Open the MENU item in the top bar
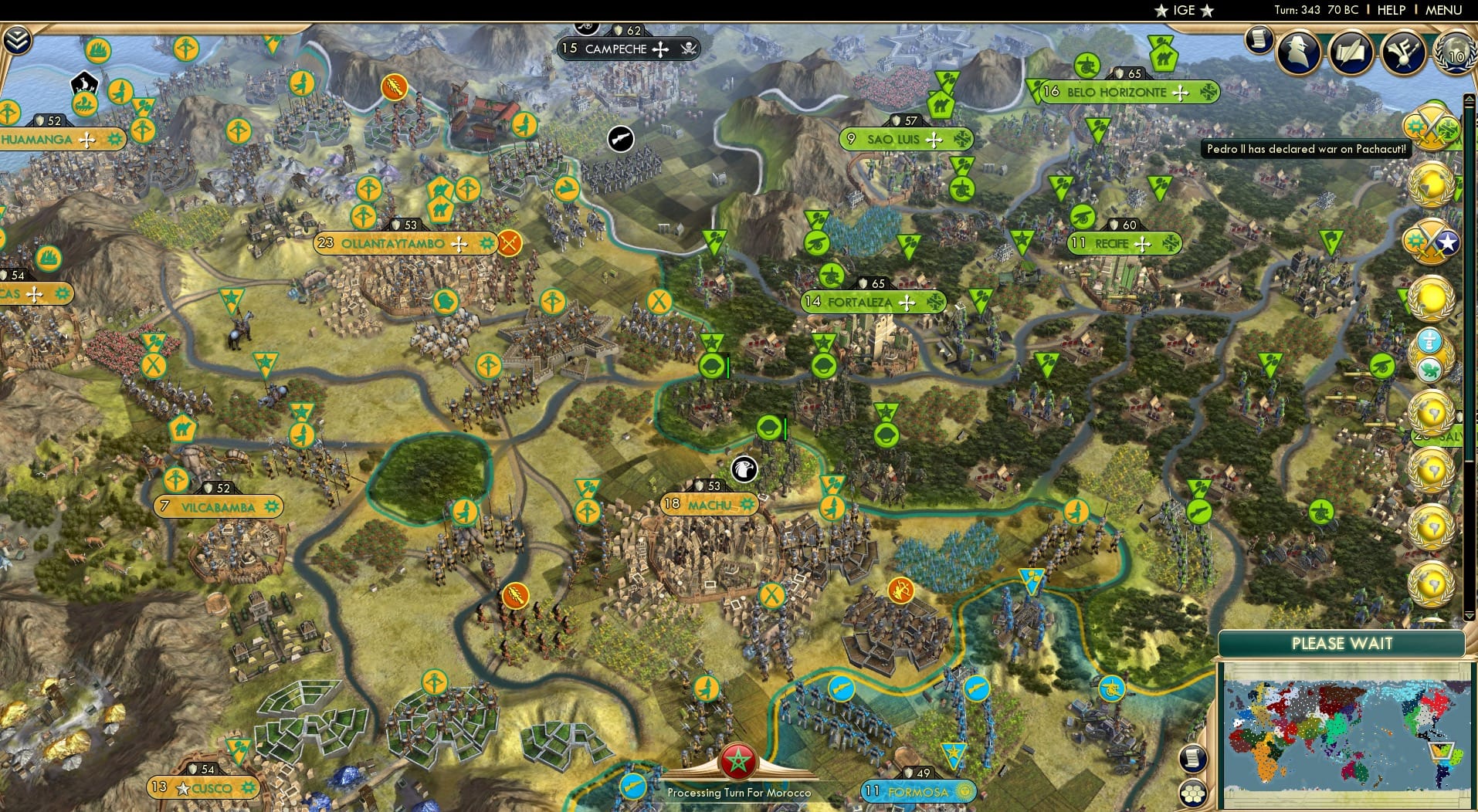 [1443, 10]
